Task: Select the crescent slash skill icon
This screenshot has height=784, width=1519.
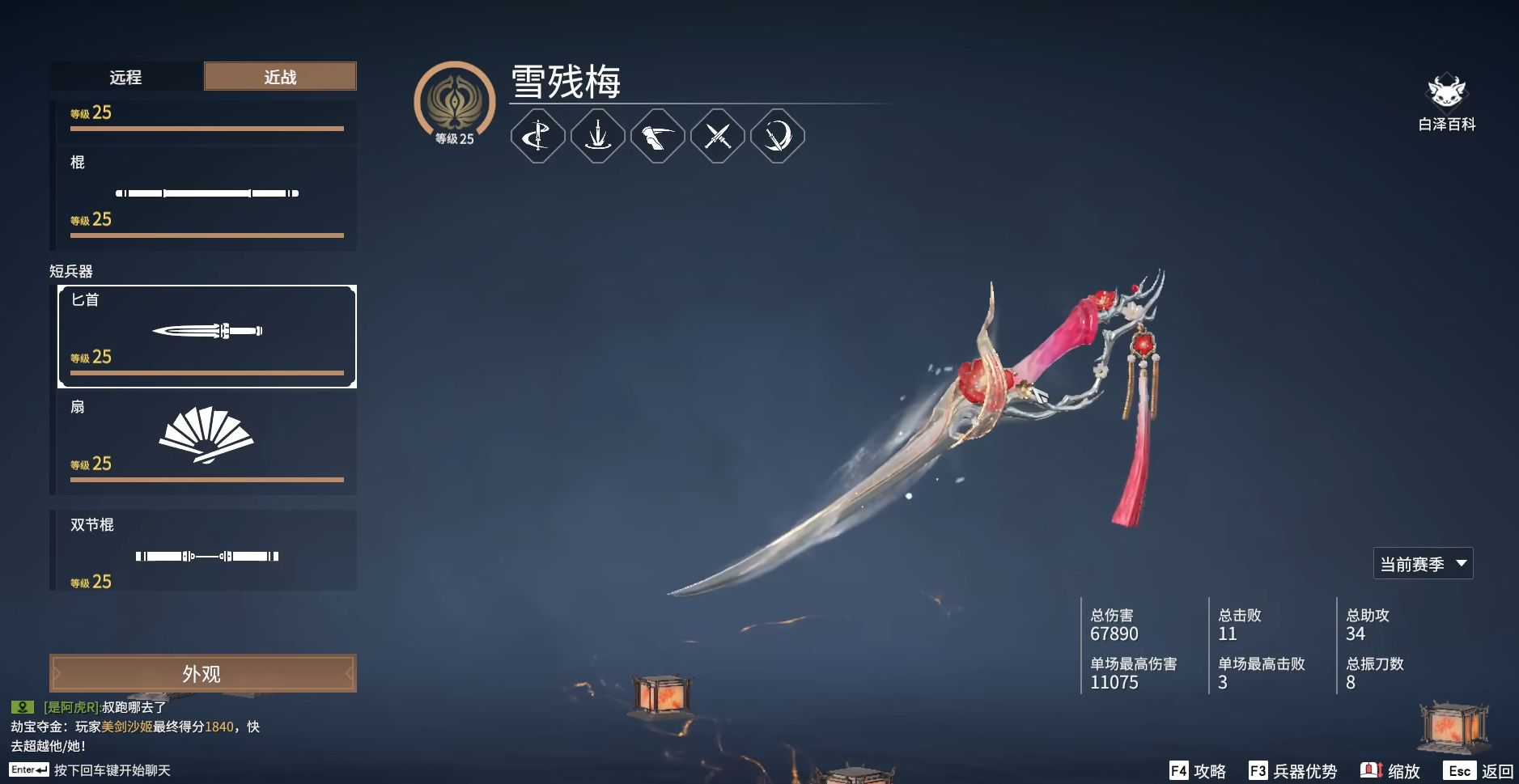Action: coord(778,136)
